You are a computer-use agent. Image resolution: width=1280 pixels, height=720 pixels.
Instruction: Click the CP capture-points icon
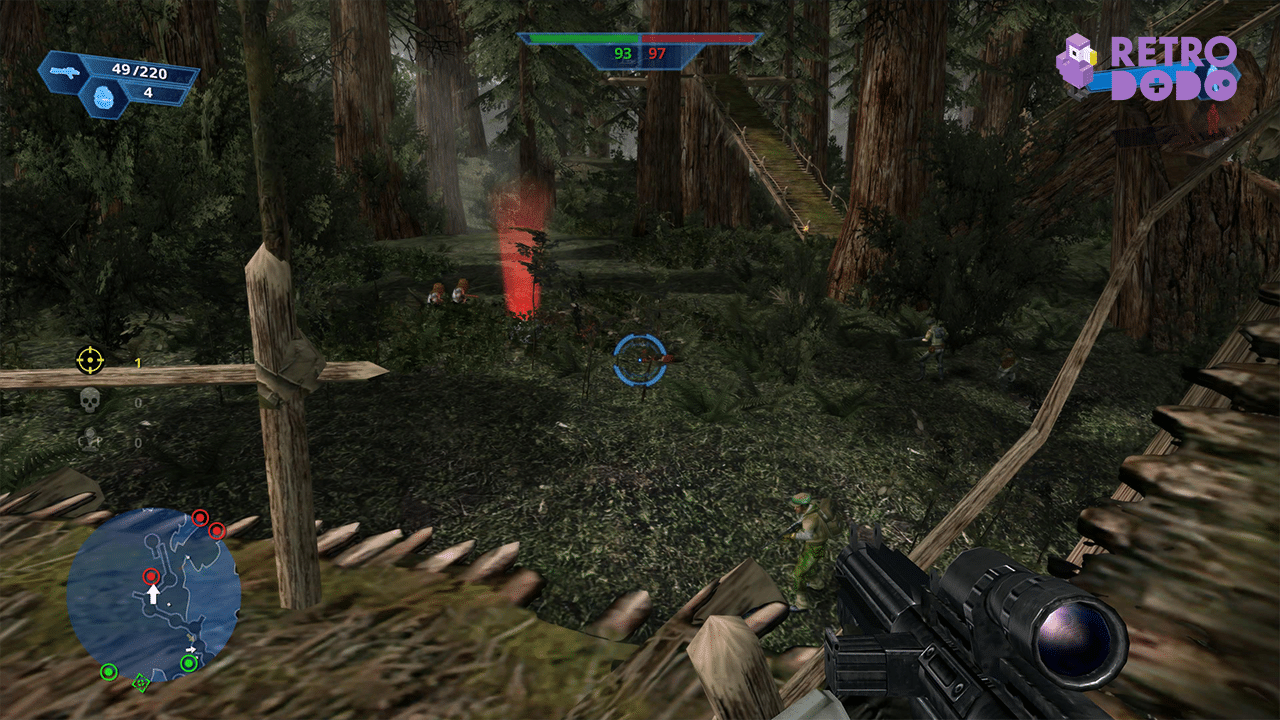point(92,438)
